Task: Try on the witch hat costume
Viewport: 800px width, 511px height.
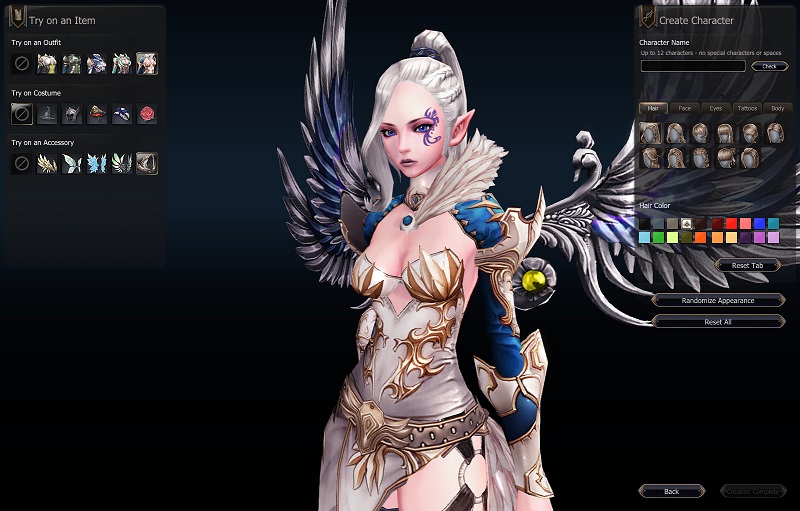Action: [46, 114]
